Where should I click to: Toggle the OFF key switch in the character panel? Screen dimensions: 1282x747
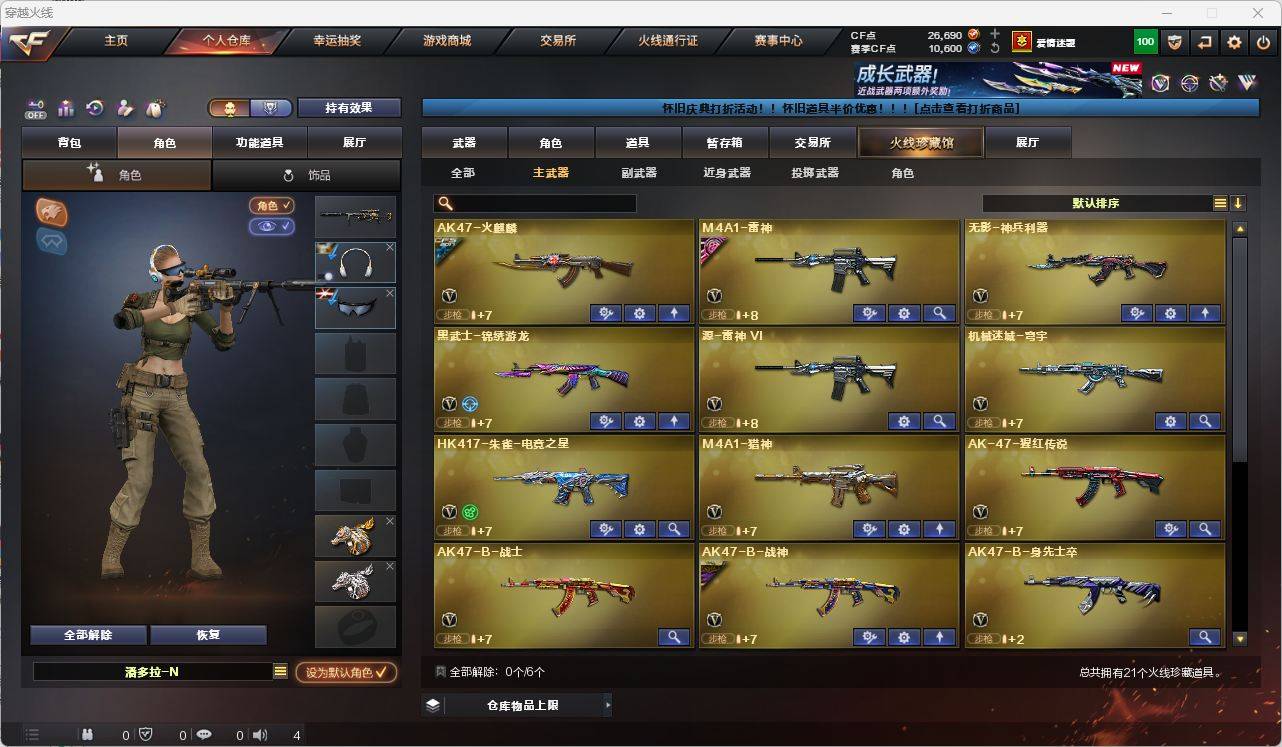point(37,110)
